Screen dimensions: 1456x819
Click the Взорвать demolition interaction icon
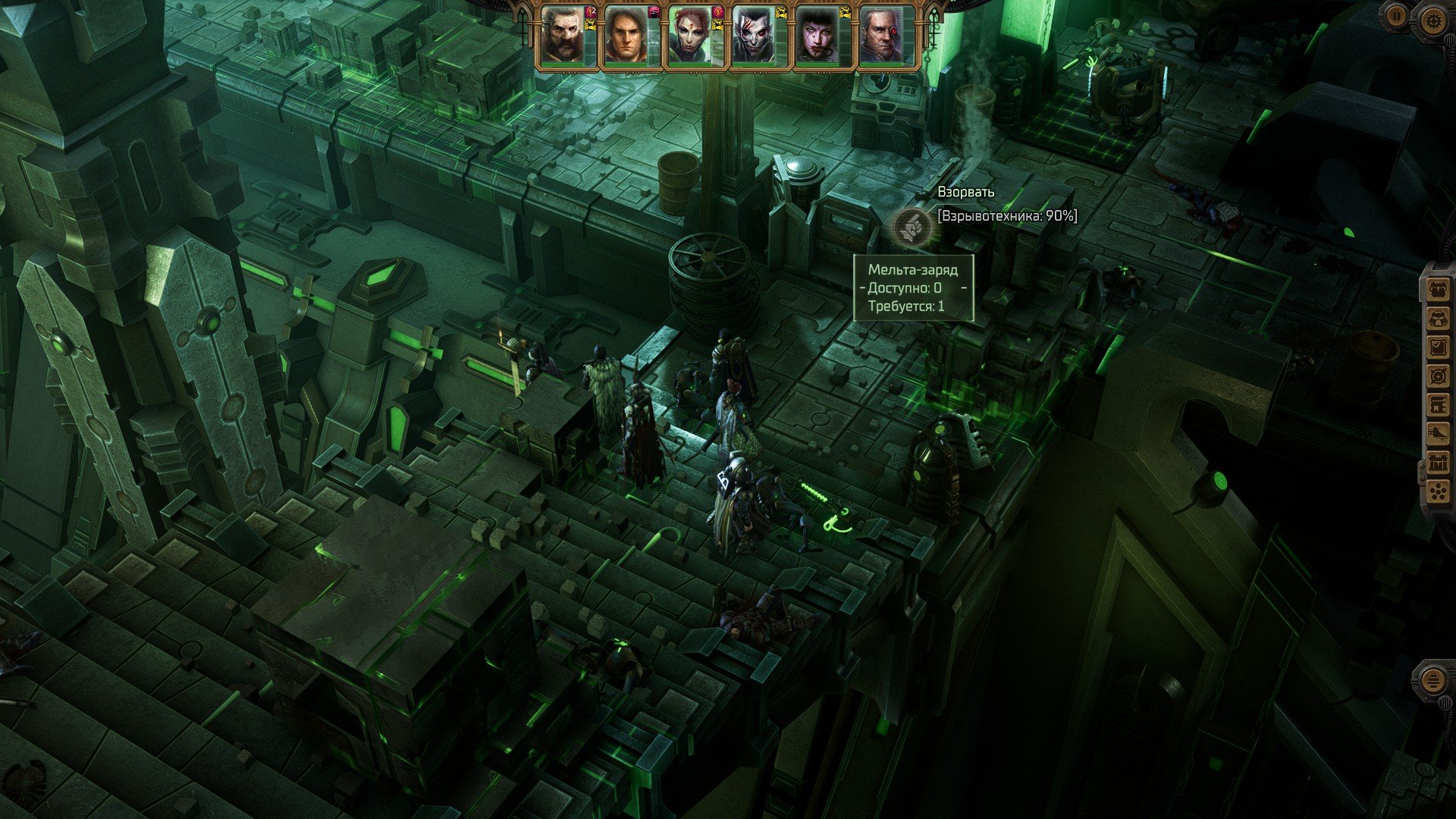(909, 227)
